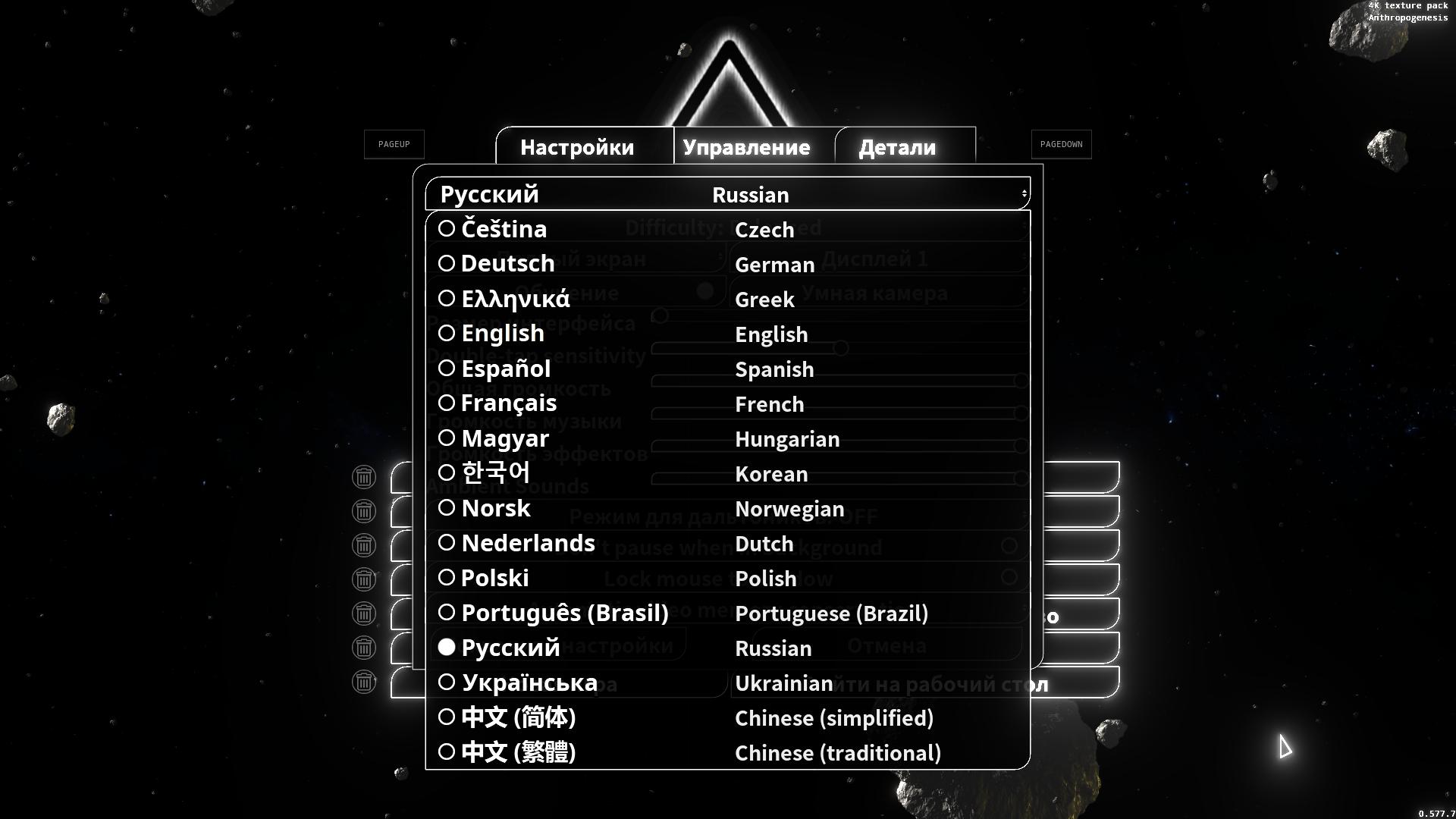Click the Настройки tab
Screen dimensions: 1456x819
[x=577, y=147]
